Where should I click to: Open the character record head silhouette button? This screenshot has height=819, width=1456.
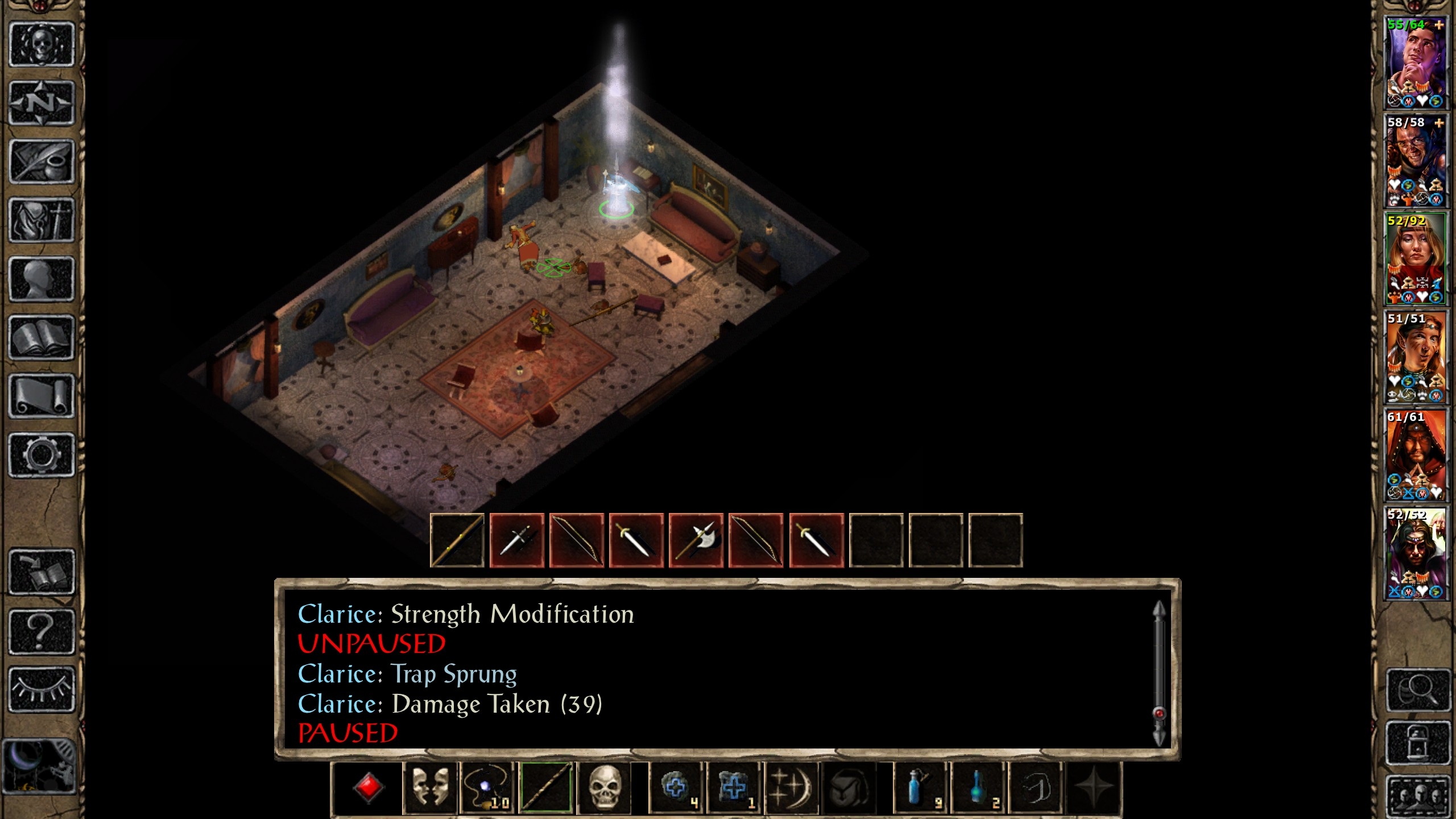point(42,279)
